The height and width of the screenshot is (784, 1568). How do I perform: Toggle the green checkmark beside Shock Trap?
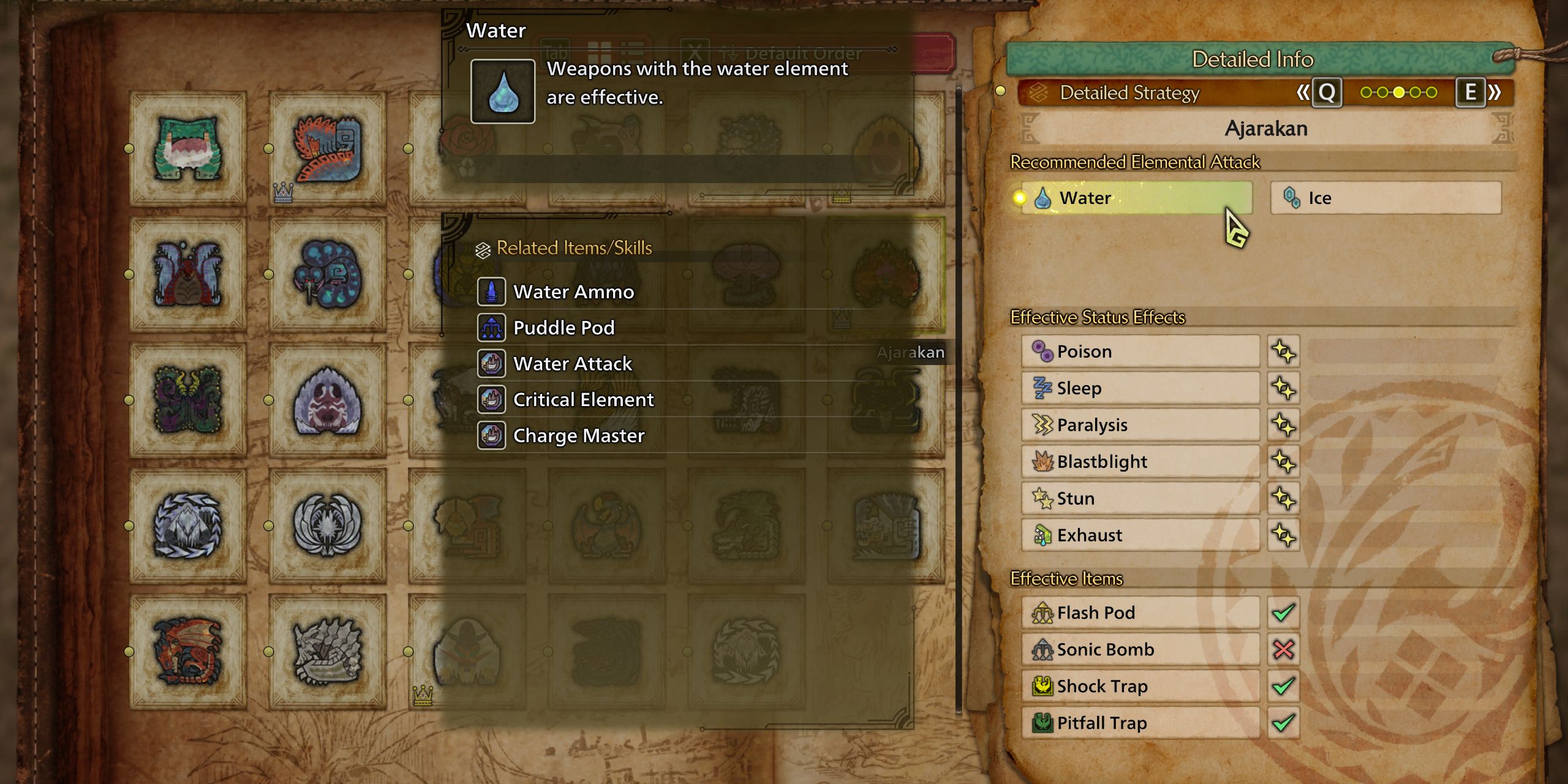pos(1284,686)
